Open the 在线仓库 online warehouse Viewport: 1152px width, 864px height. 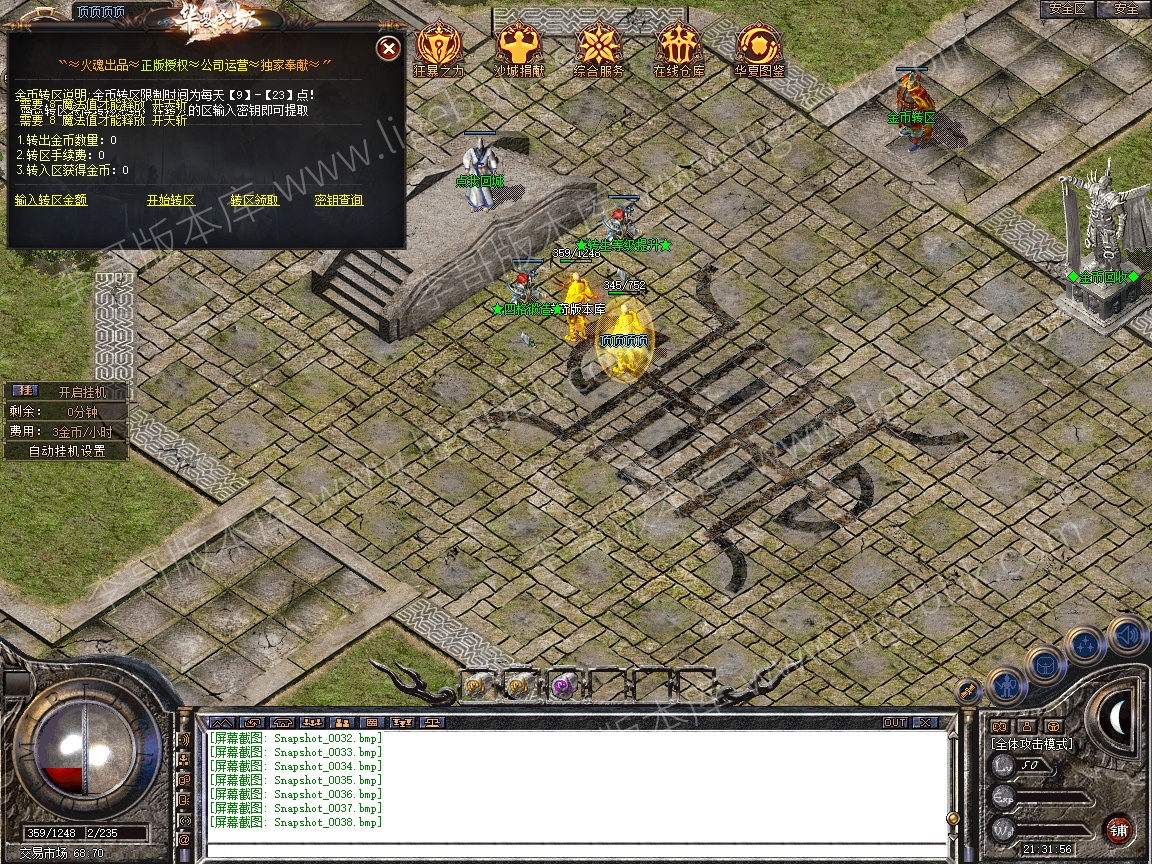point(679,46)
